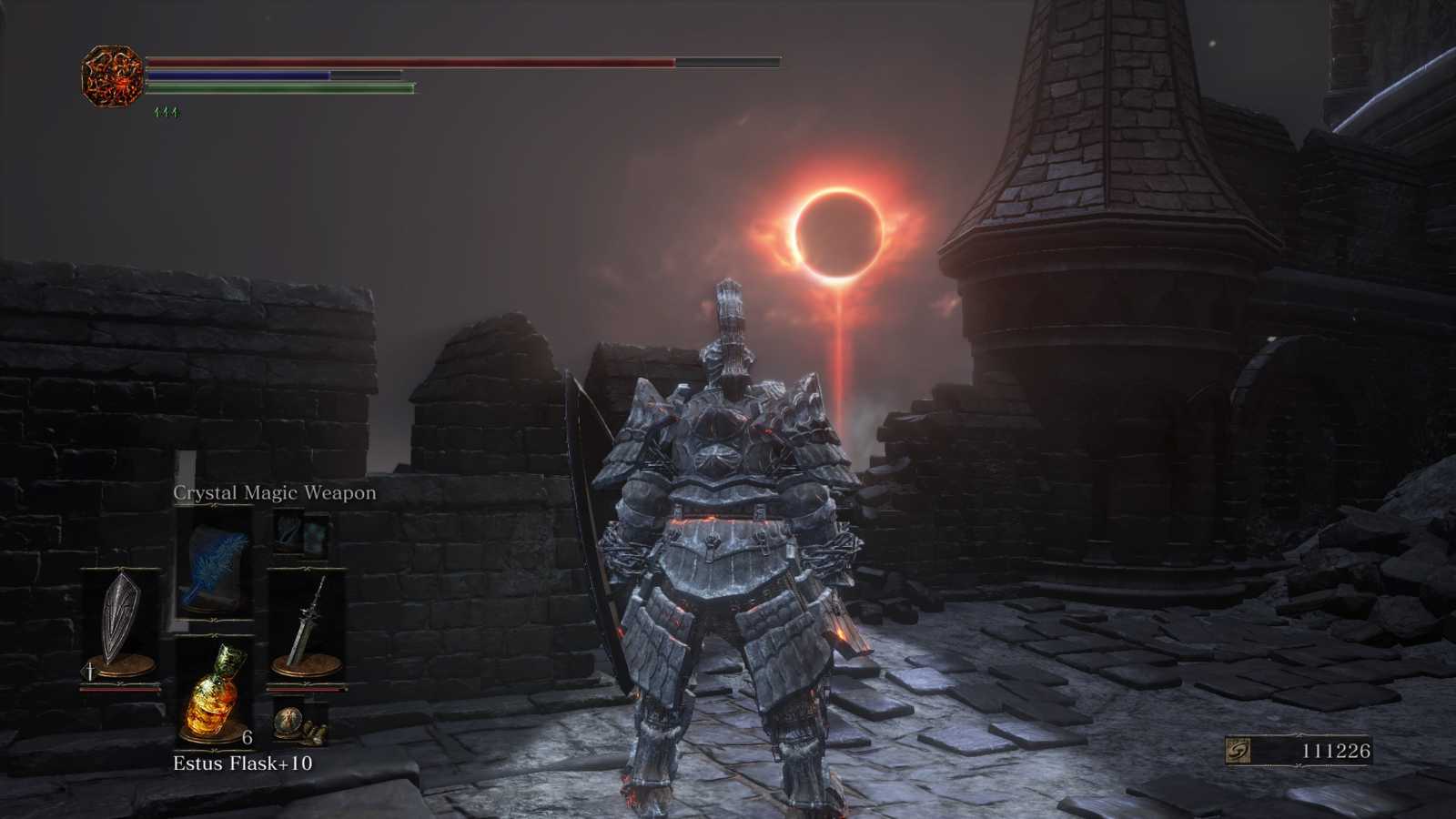Screen dimensions: 1456x819
Task: Select the ember emblem beside the health bars
Action: tap(111, 73)
